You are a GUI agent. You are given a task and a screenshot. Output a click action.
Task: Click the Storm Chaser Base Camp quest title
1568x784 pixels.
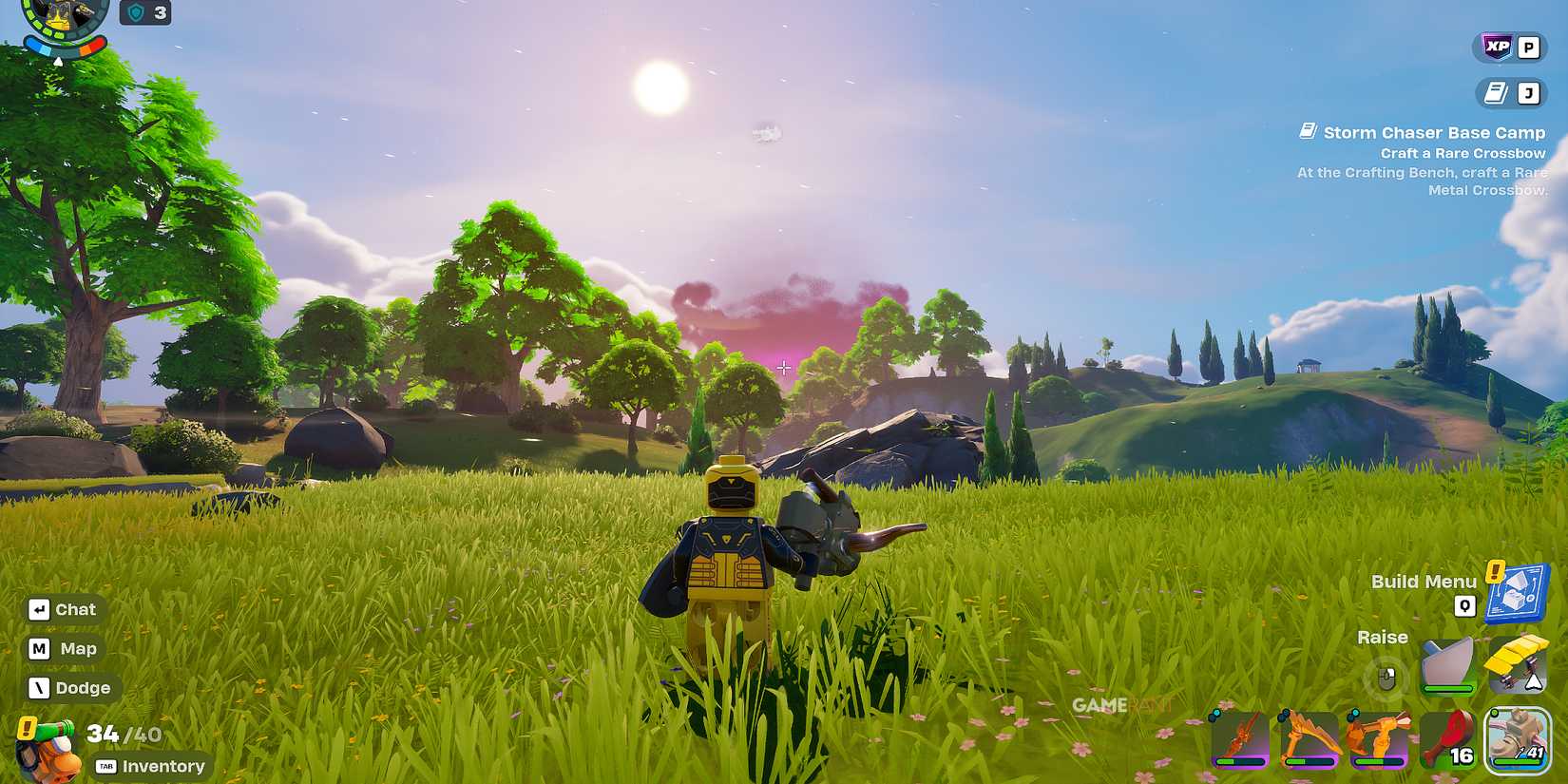coord(1435,132)
